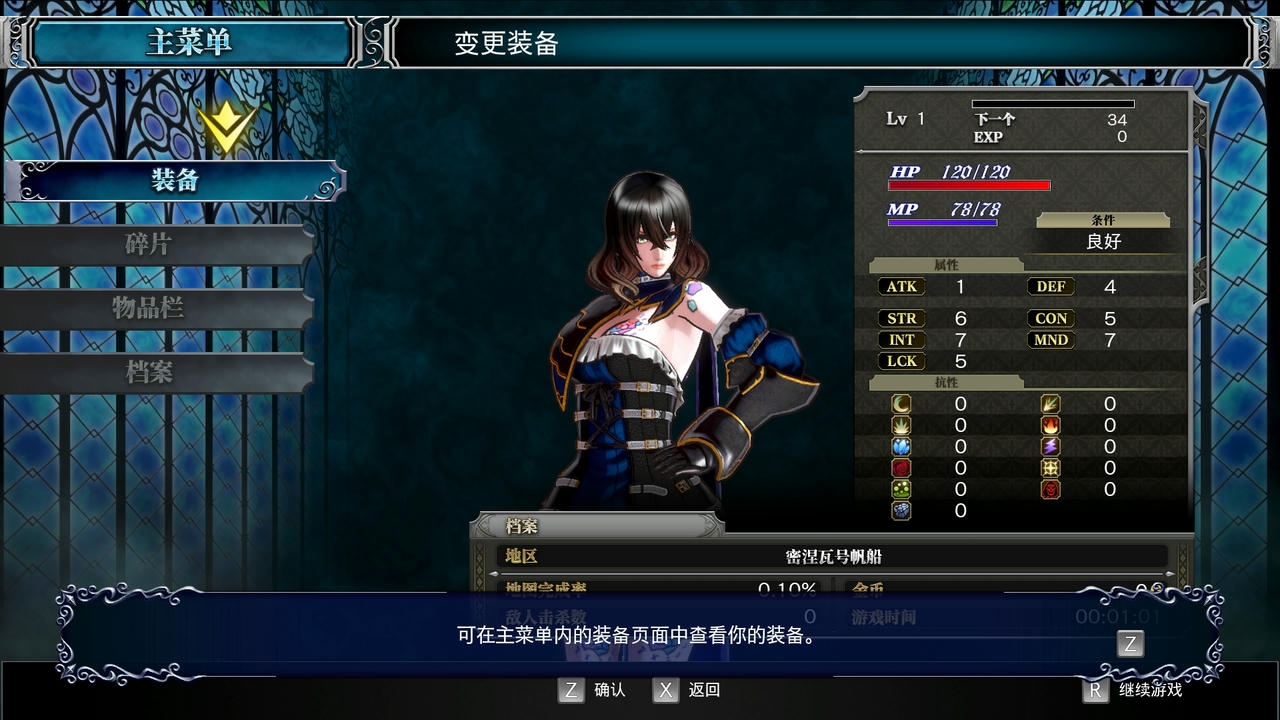The width and height of the screenshot is (1280, 720).
Task: Click the moon-shaped darkness resistance icon
Action: pyautogui.click(x=901, y=404)
